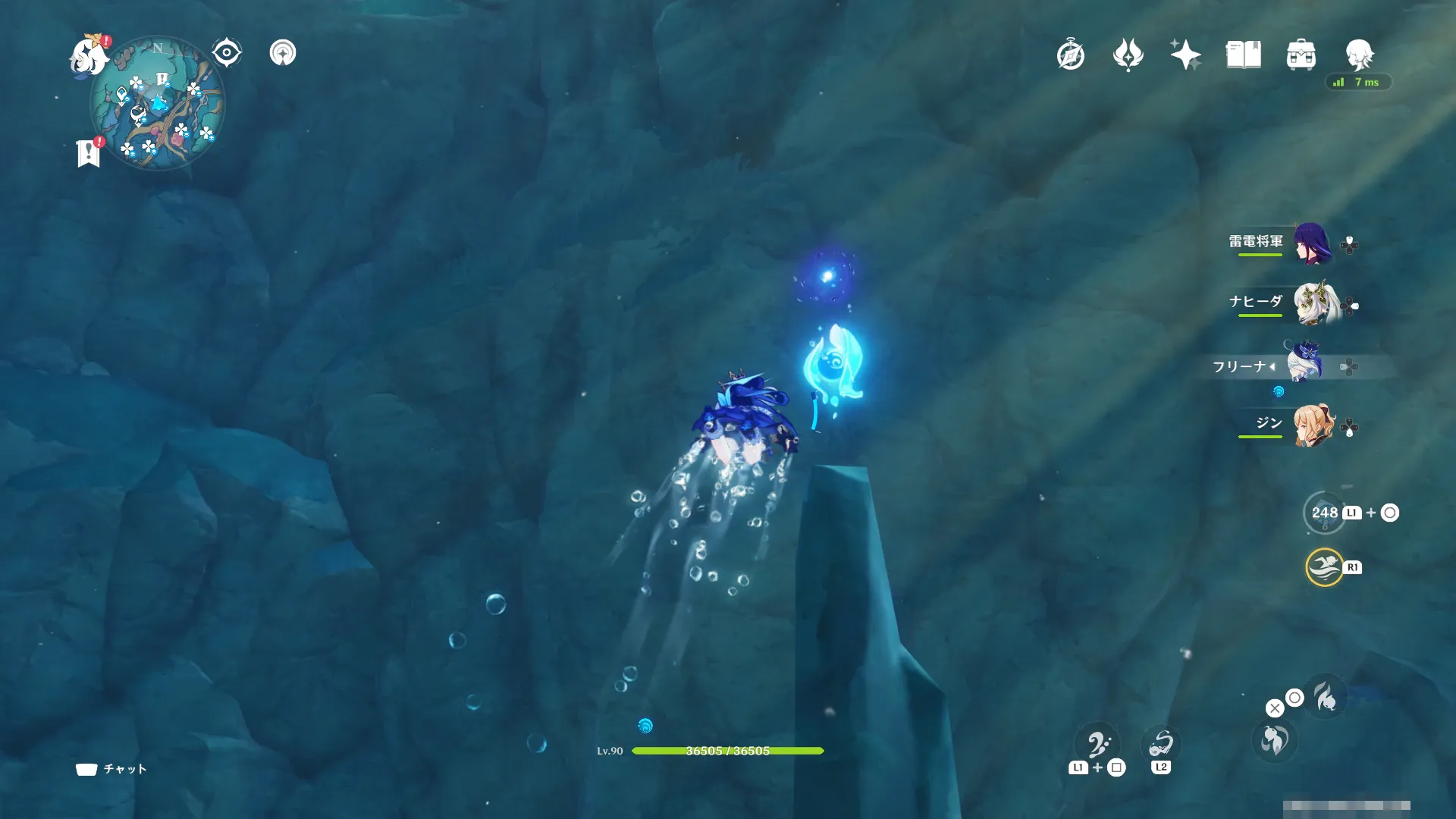Screen dimensions: 1456x819
Task: Open the Adventurer Handbook book icon
Action: tap(1243, 55)
